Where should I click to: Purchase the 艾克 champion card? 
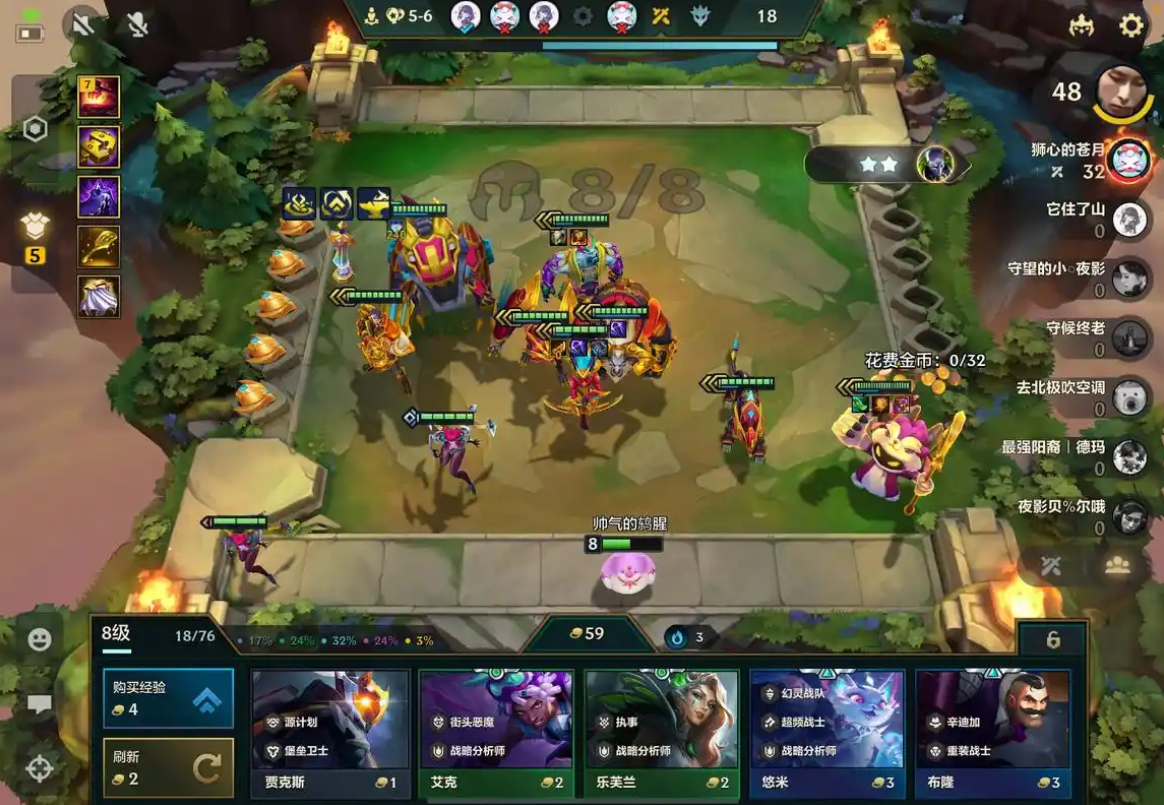(496, 733)
